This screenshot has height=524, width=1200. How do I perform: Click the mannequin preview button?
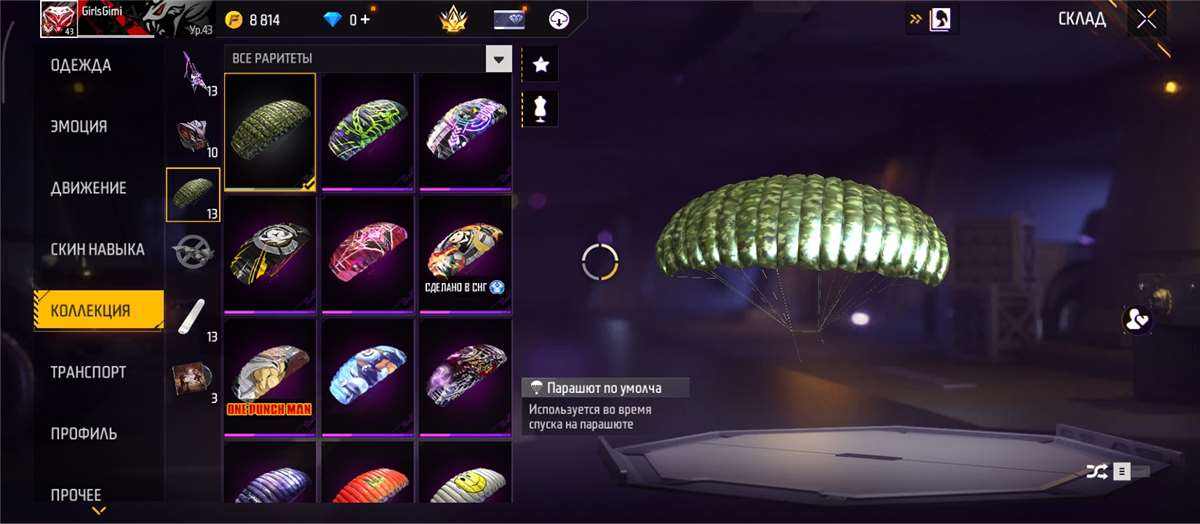click(x=541, y=109)
